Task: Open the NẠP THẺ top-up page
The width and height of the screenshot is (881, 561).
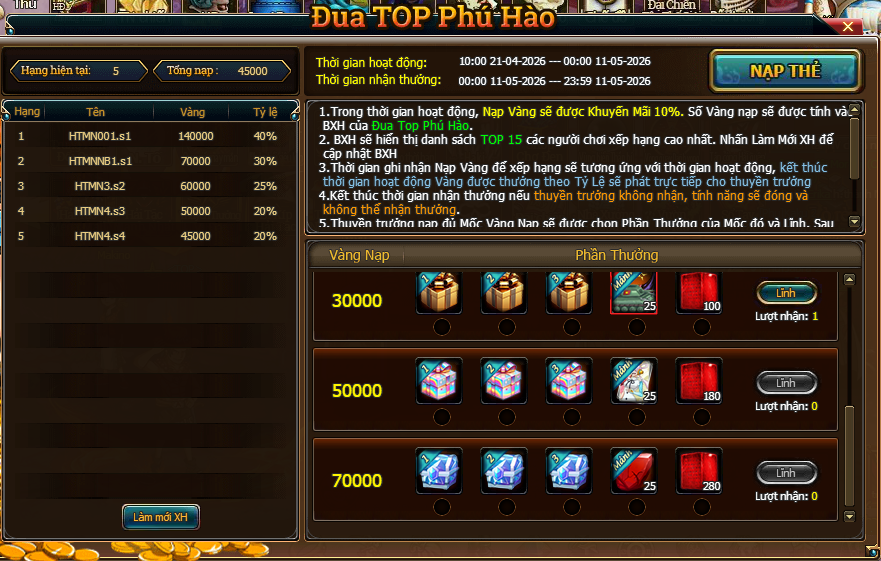Action: 785,71
